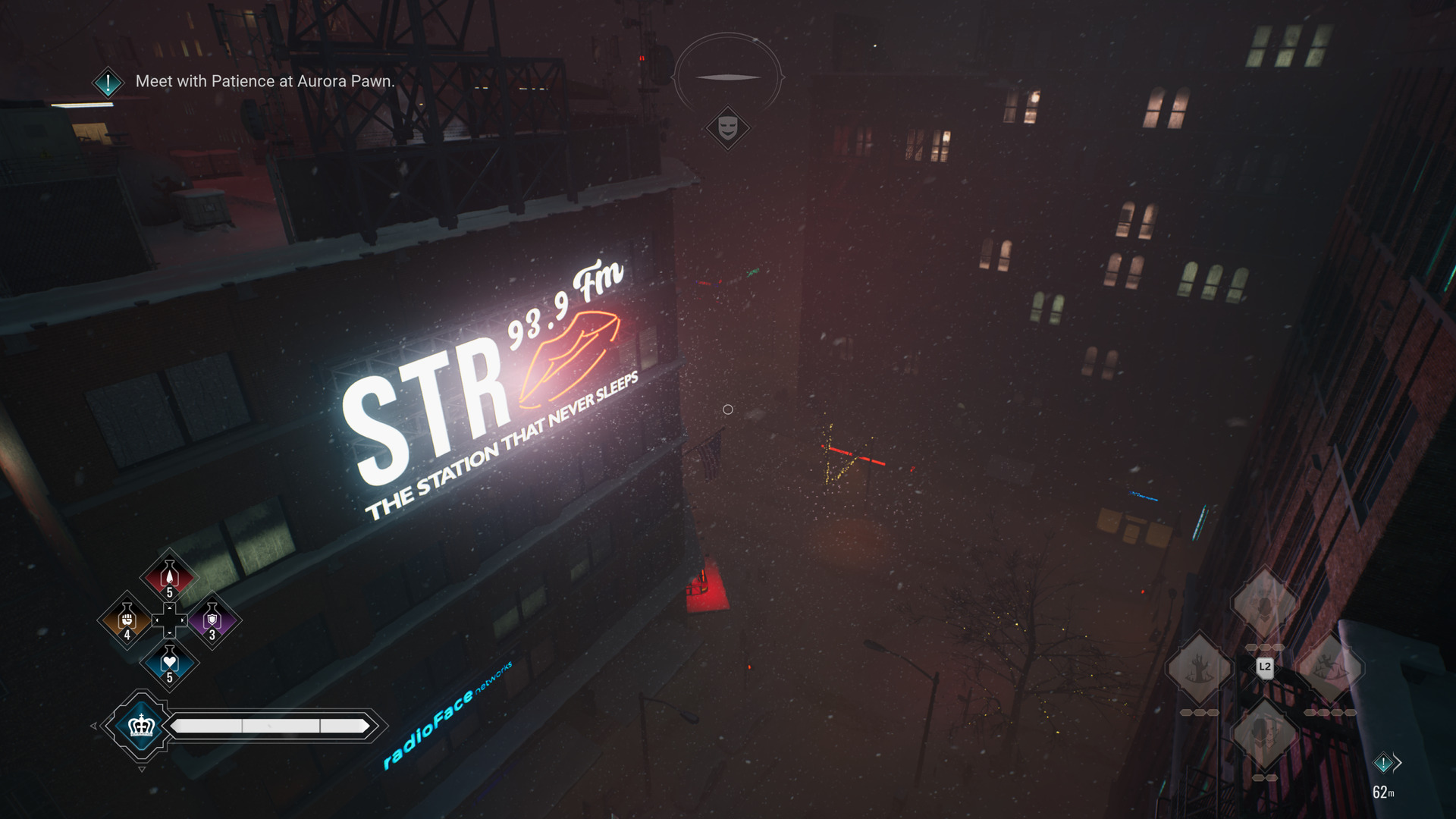
Task: Click the 62m objective waypoint marker
Action: tap(1384, 763)
